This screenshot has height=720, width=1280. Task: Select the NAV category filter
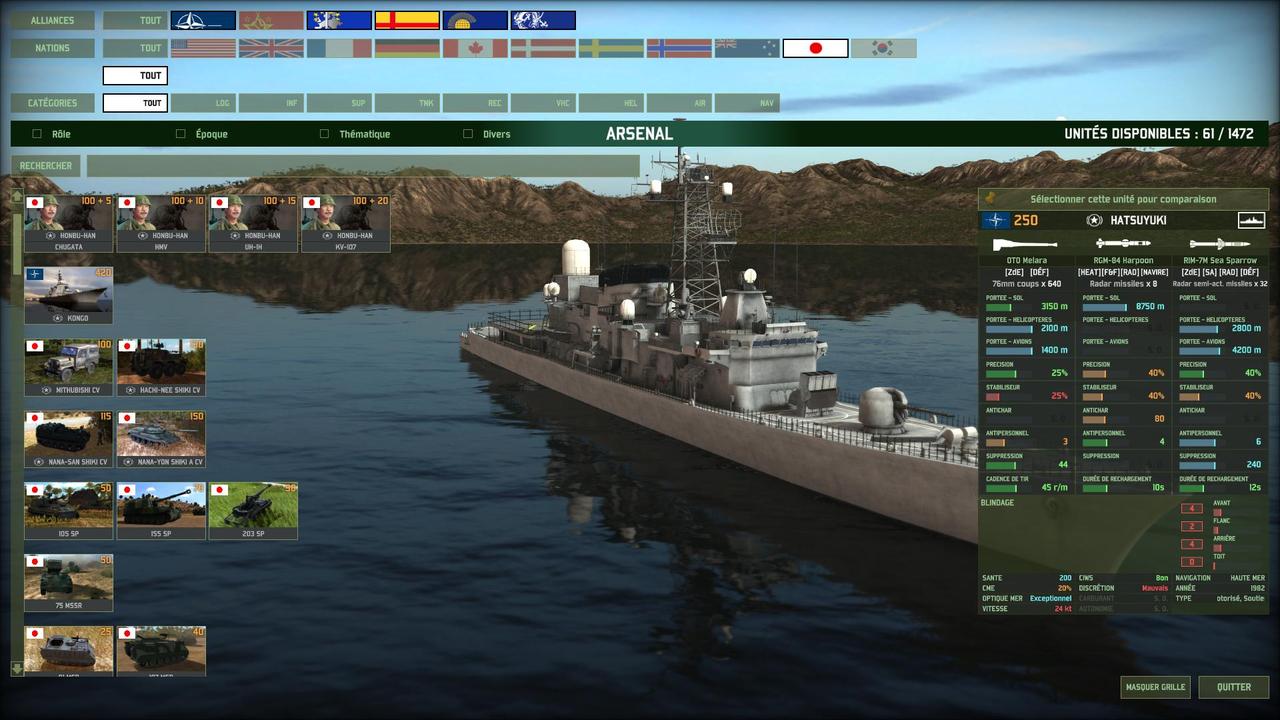pos(747,103)
